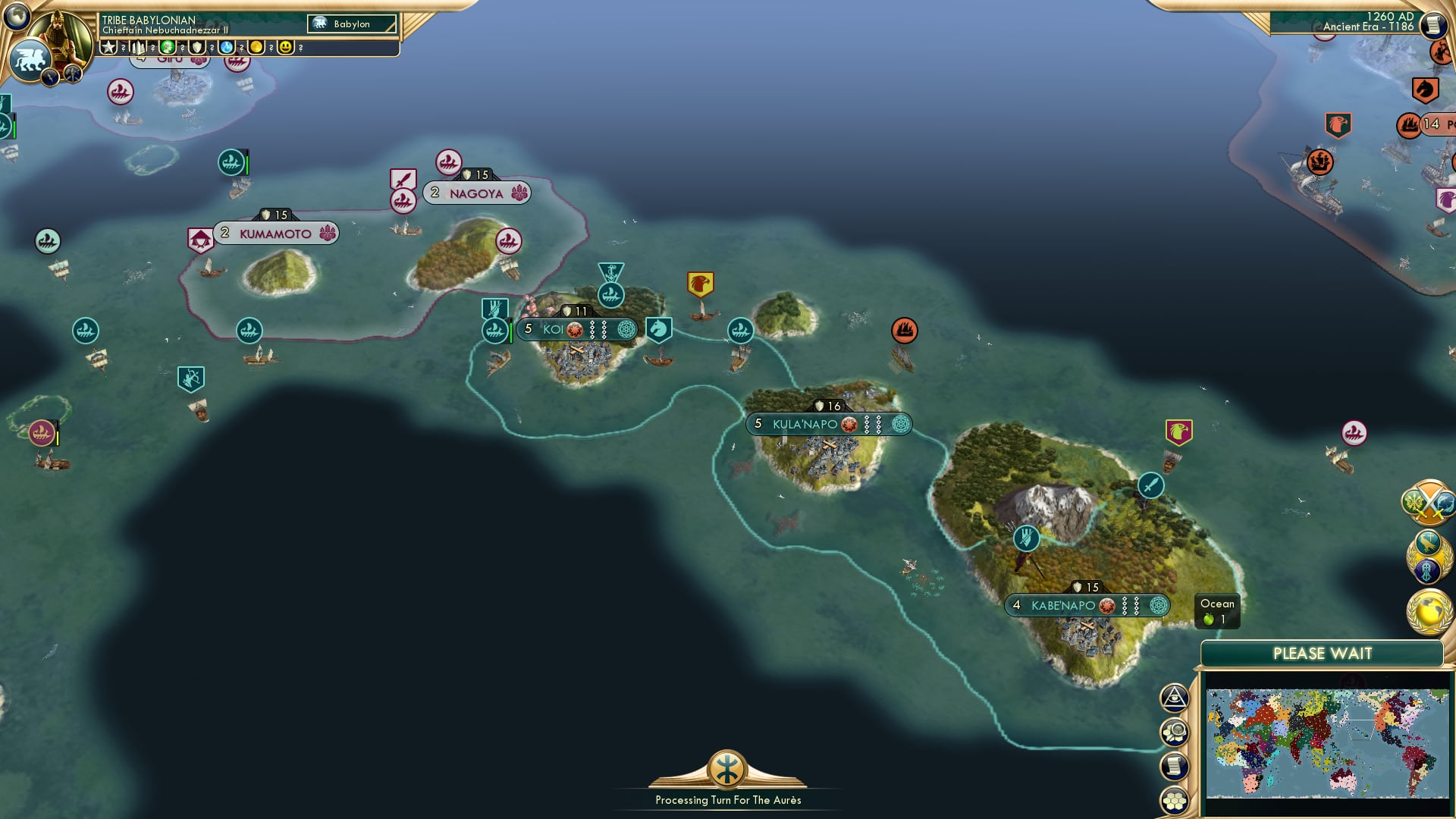Viewport: 1456px width, 819px height.
Task: Click the science flask icon in the resource bar
Action: [227, 47]
